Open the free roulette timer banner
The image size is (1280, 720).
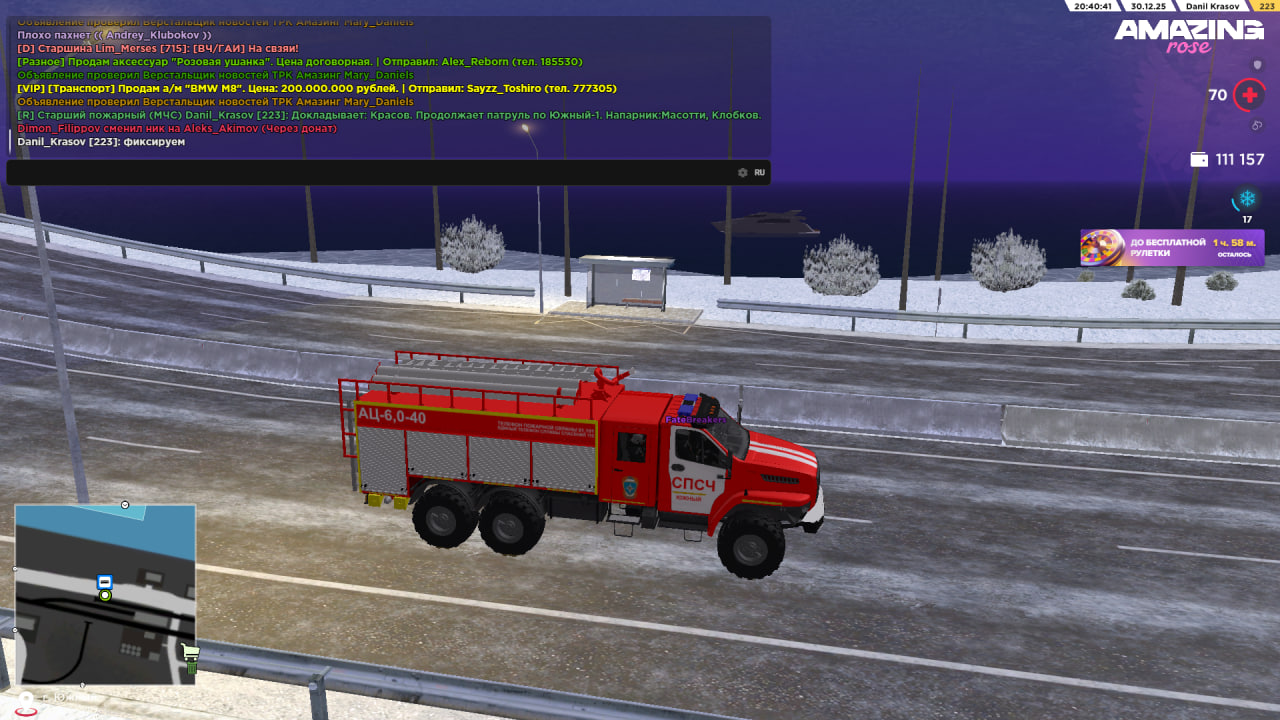[x=1171, y=247]
